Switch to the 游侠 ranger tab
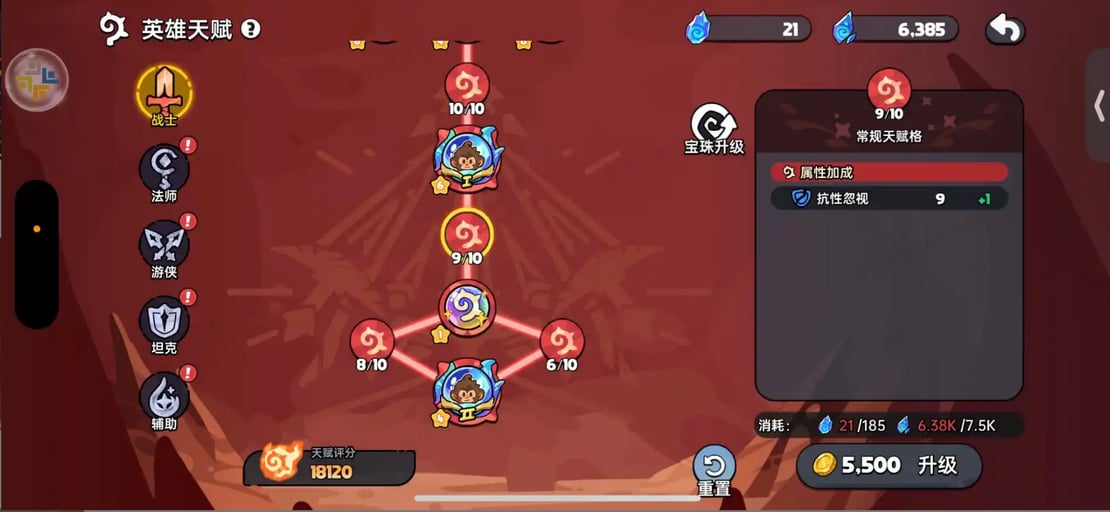The height and width of the screenshot is (512, 1110). click(x=164, y=247)
